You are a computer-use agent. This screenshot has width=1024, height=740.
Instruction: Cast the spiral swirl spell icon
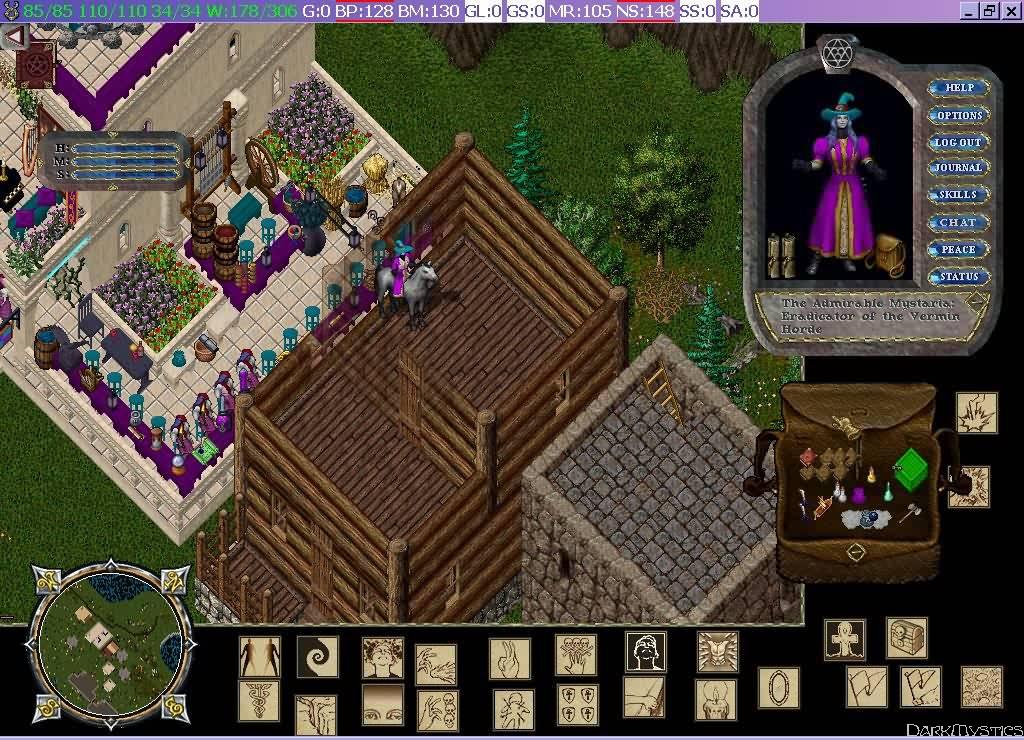click(317, 657)
